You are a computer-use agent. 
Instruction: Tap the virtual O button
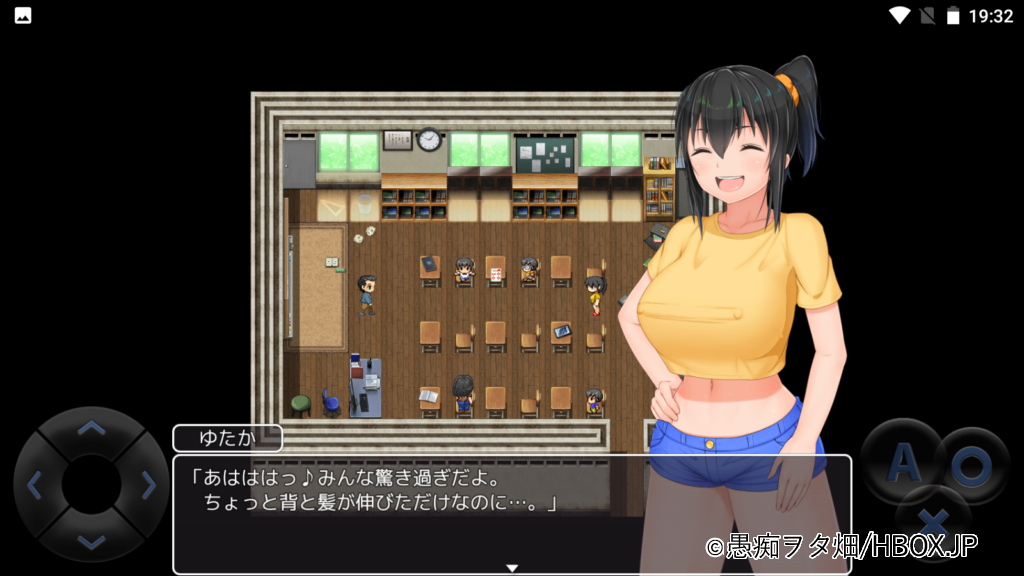[970, 464]
